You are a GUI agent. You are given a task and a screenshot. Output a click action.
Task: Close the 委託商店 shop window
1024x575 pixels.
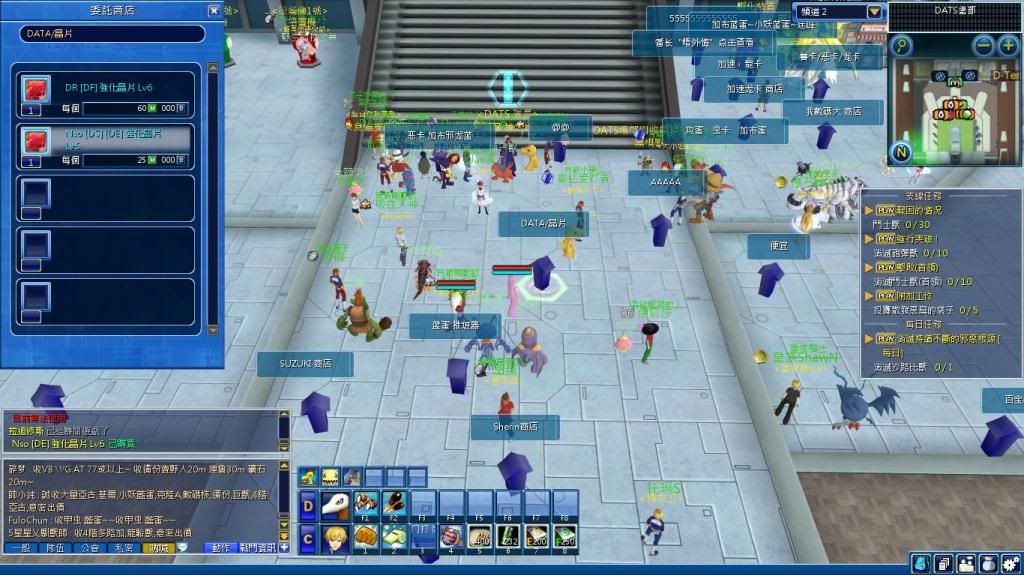[214, 11]
